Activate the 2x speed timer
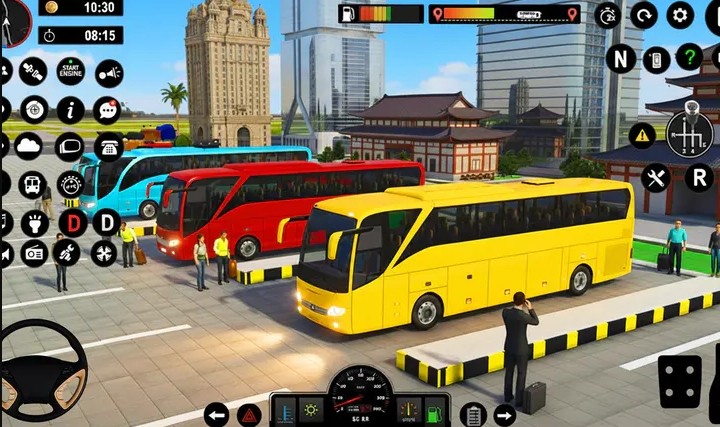Viewport: 720px width, 427px height. click(606, 15)
